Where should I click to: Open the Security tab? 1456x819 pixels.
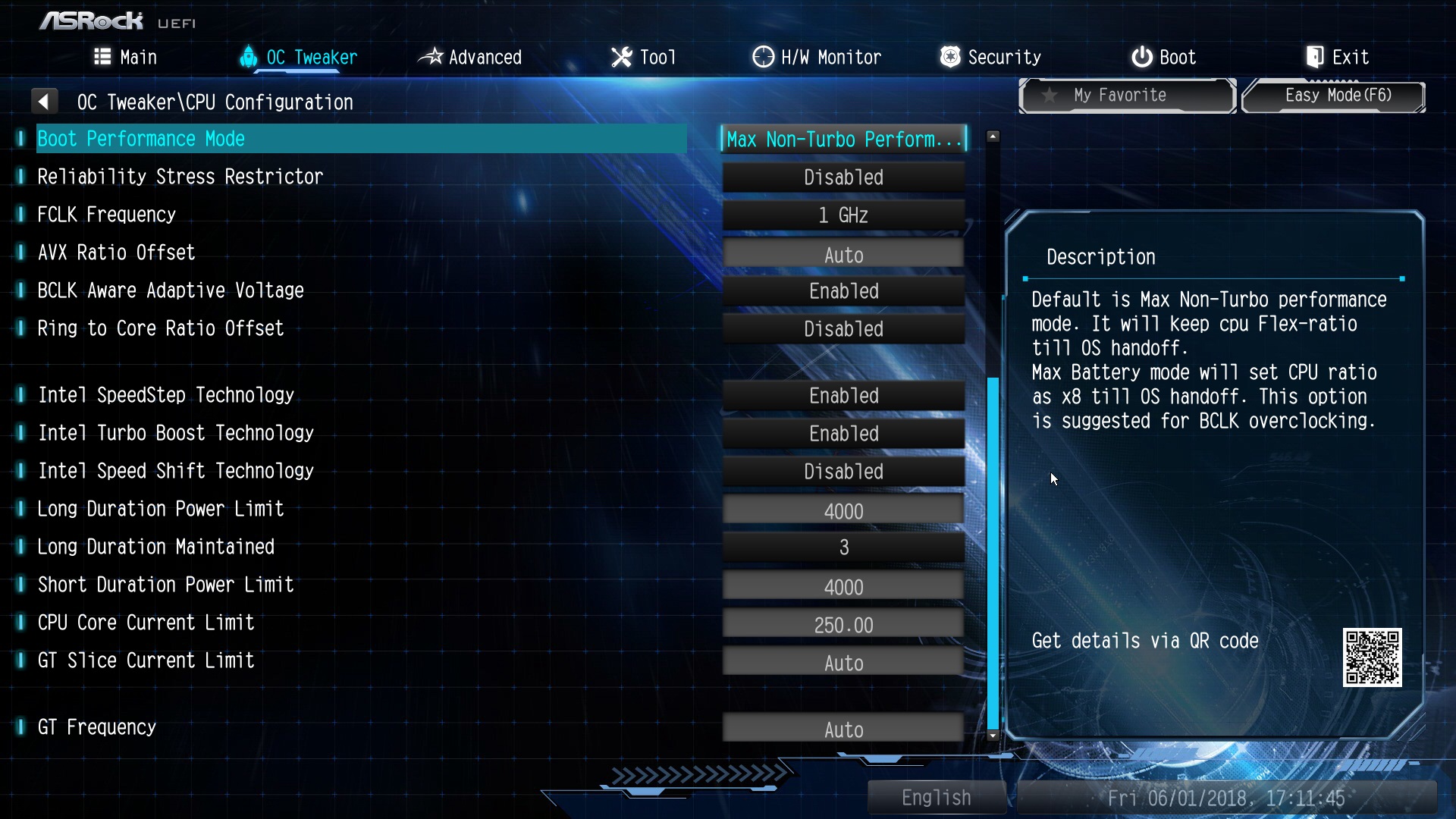click(990, 57)
